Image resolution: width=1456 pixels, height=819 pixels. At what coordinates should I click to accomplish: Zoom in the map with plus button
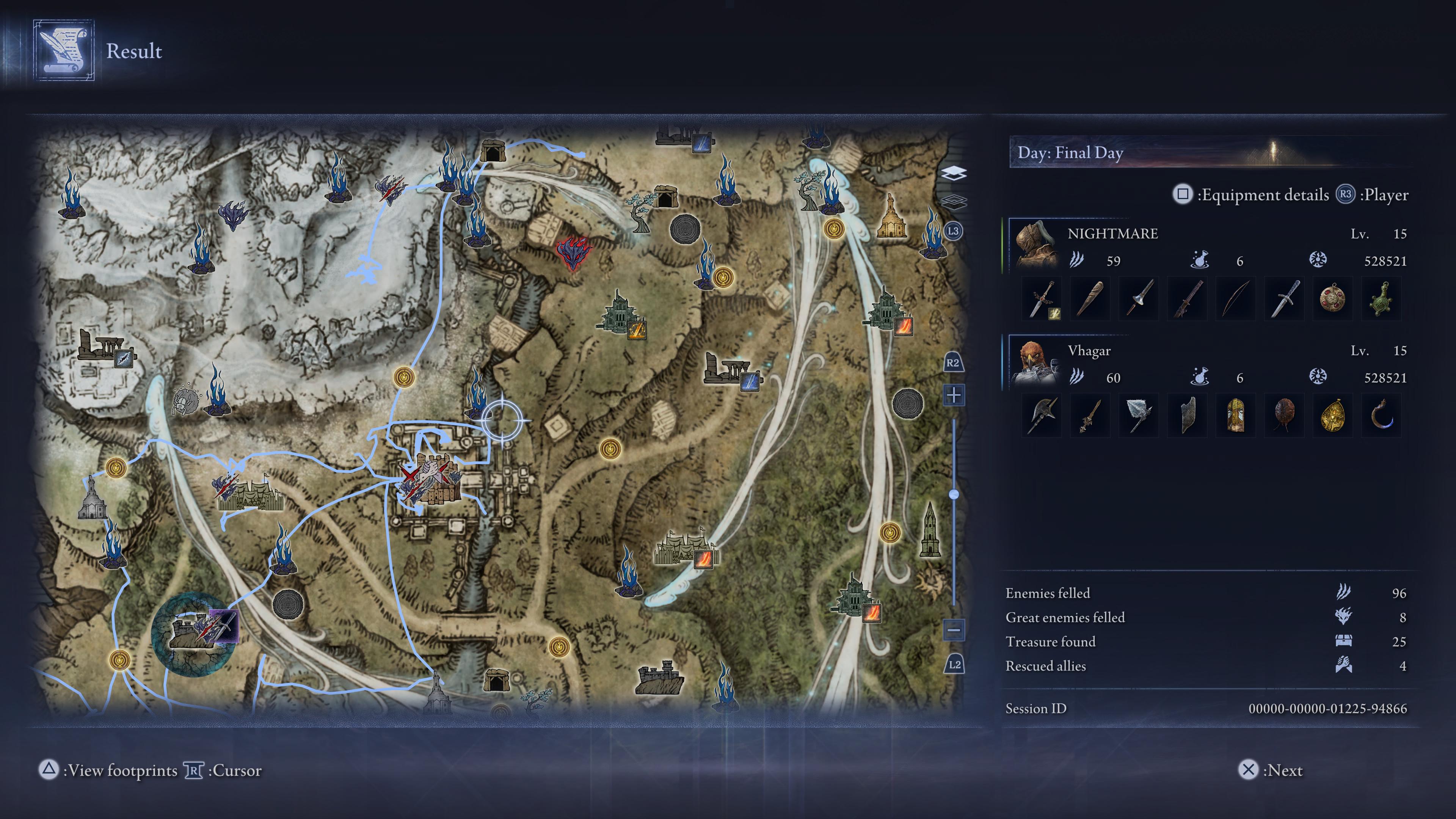tap(954, 395)
